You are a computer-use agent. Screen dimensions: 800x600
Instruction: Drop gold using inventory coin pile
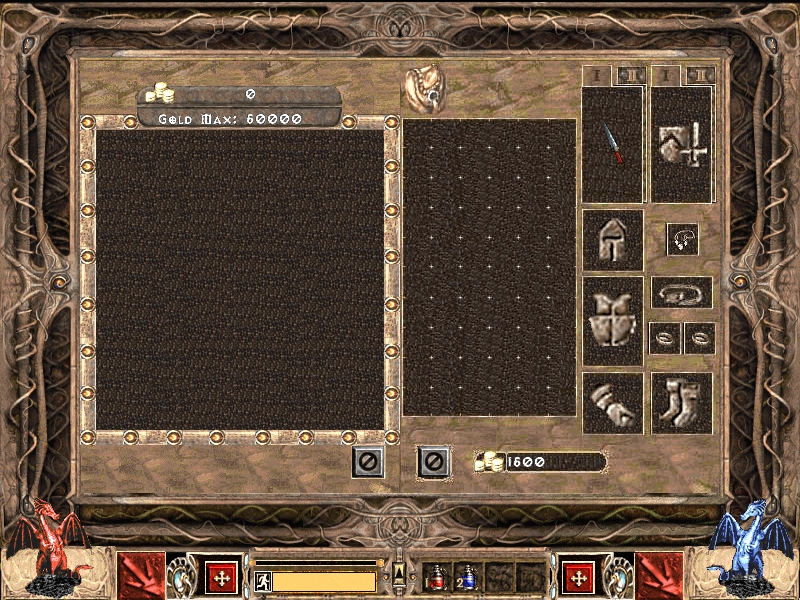pyautogui.click(x=489, y=462)
